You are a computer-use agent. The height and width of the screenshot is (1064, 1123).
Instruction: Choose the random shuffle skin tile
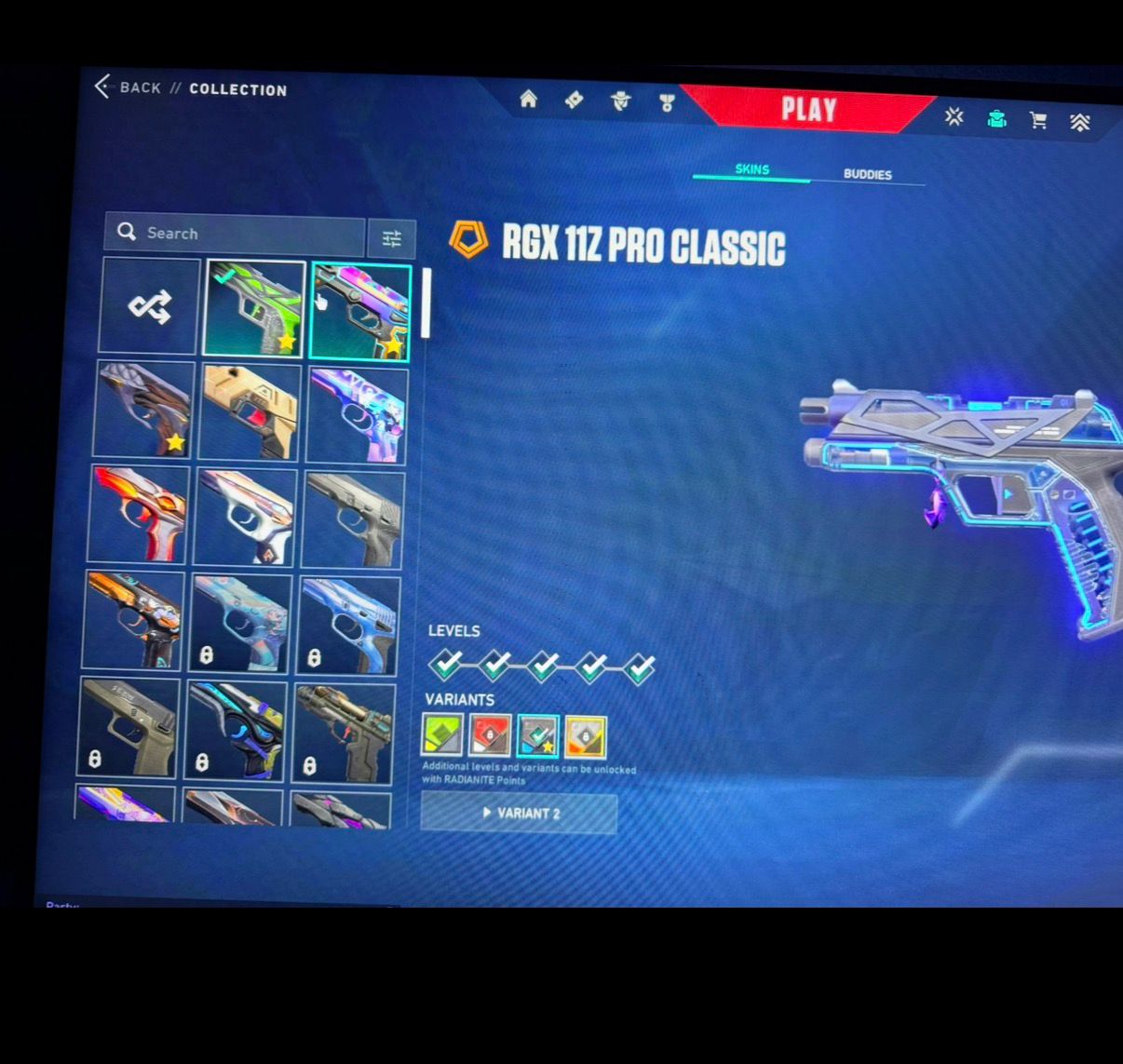150,306
